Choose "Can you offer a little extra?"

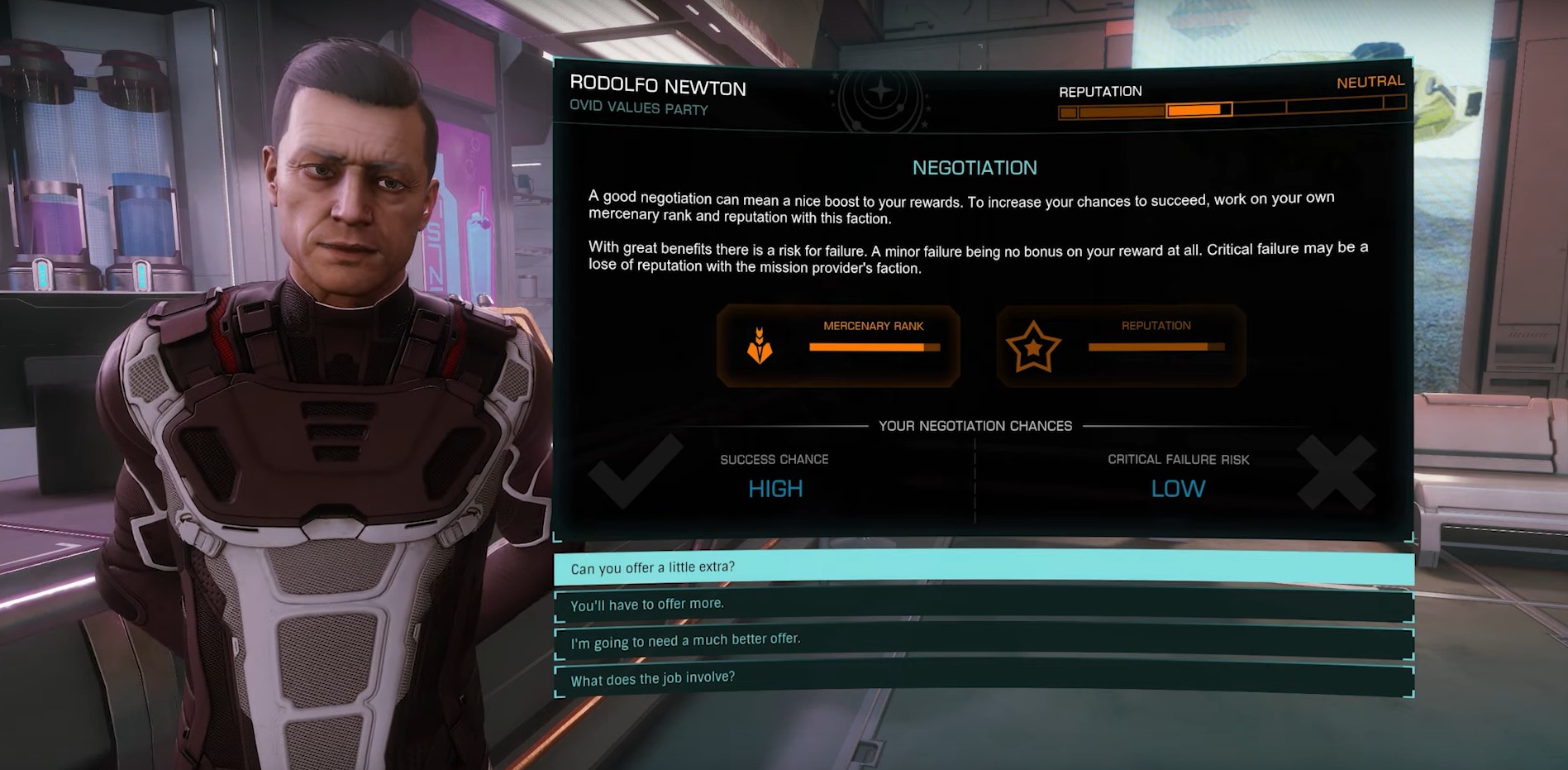tap(983, 567)
